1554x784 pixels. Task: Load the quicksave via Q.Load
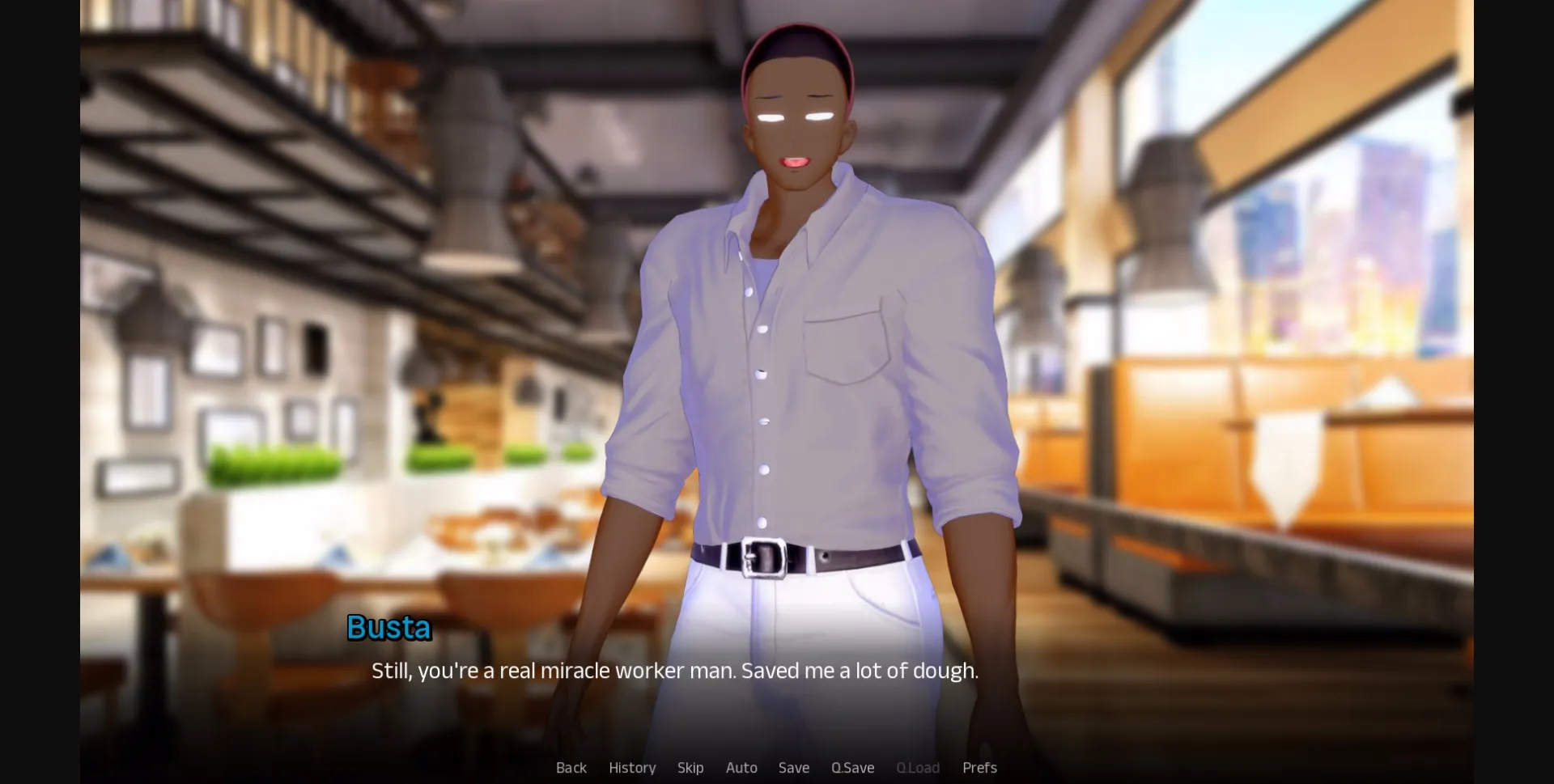point(918,767)
